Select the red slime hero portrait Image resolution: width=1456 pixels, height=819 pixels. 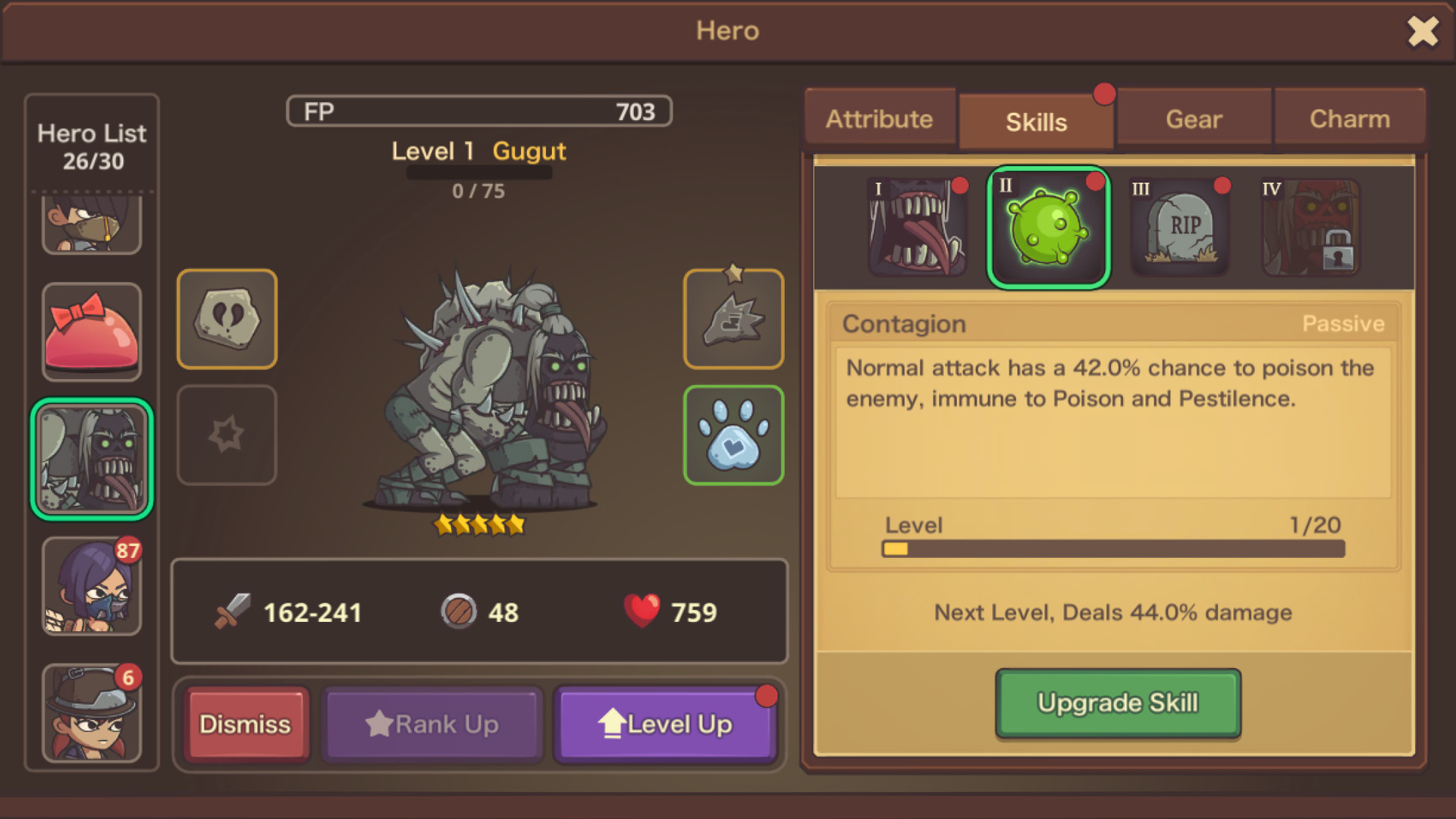tap(91, 331)
